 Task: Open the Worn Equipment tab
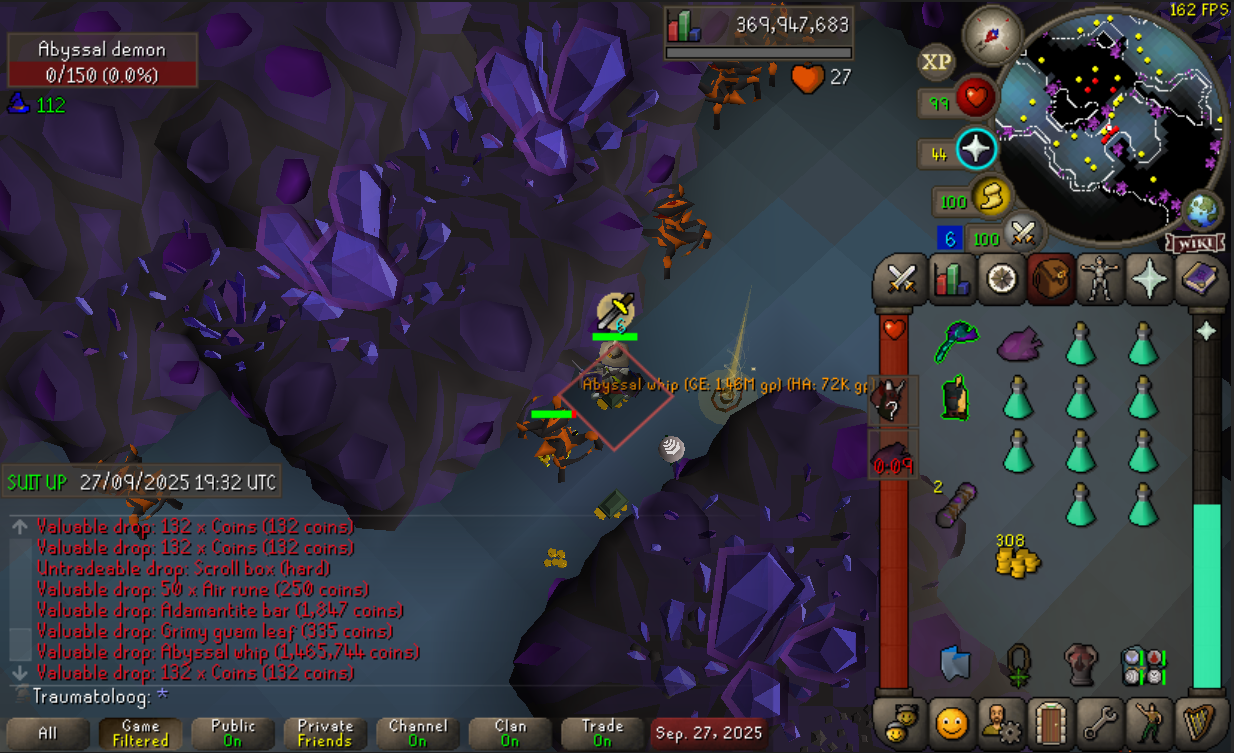click(x=1100, y=279)
